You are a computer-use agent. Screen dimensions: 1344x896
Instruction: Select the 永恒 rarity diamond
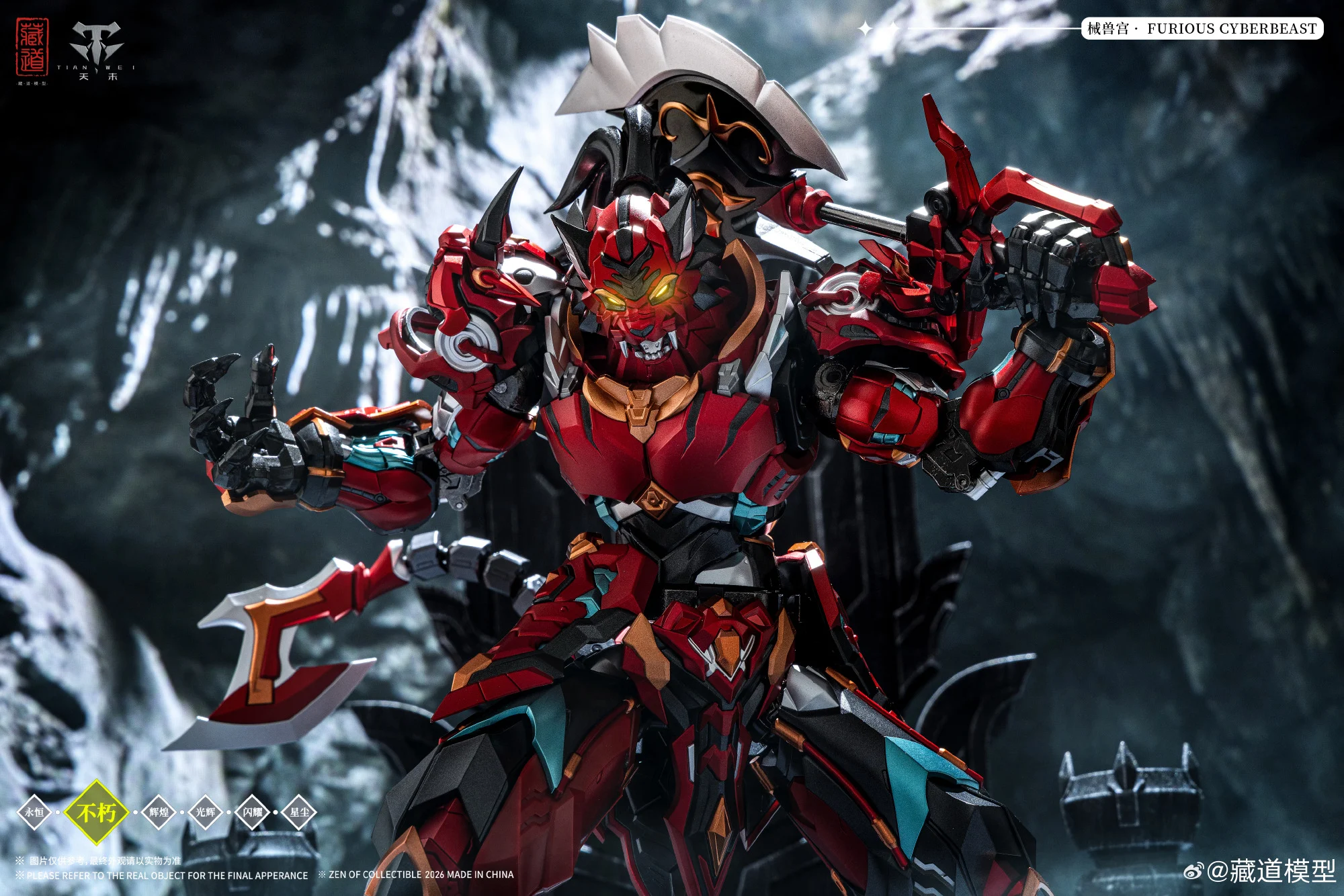point(34,812)
